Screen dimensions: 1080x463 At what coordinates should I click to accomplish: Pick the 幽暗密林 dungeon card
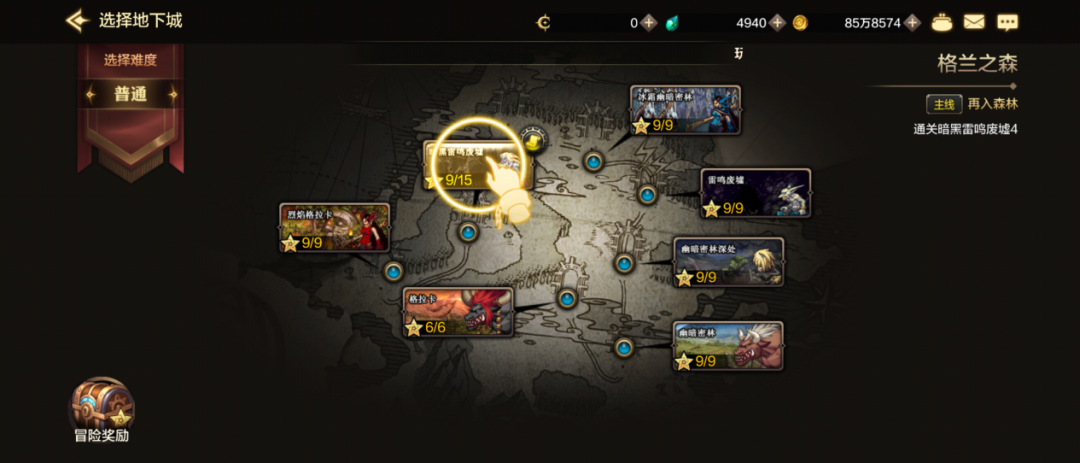click(x=728, y=346)
